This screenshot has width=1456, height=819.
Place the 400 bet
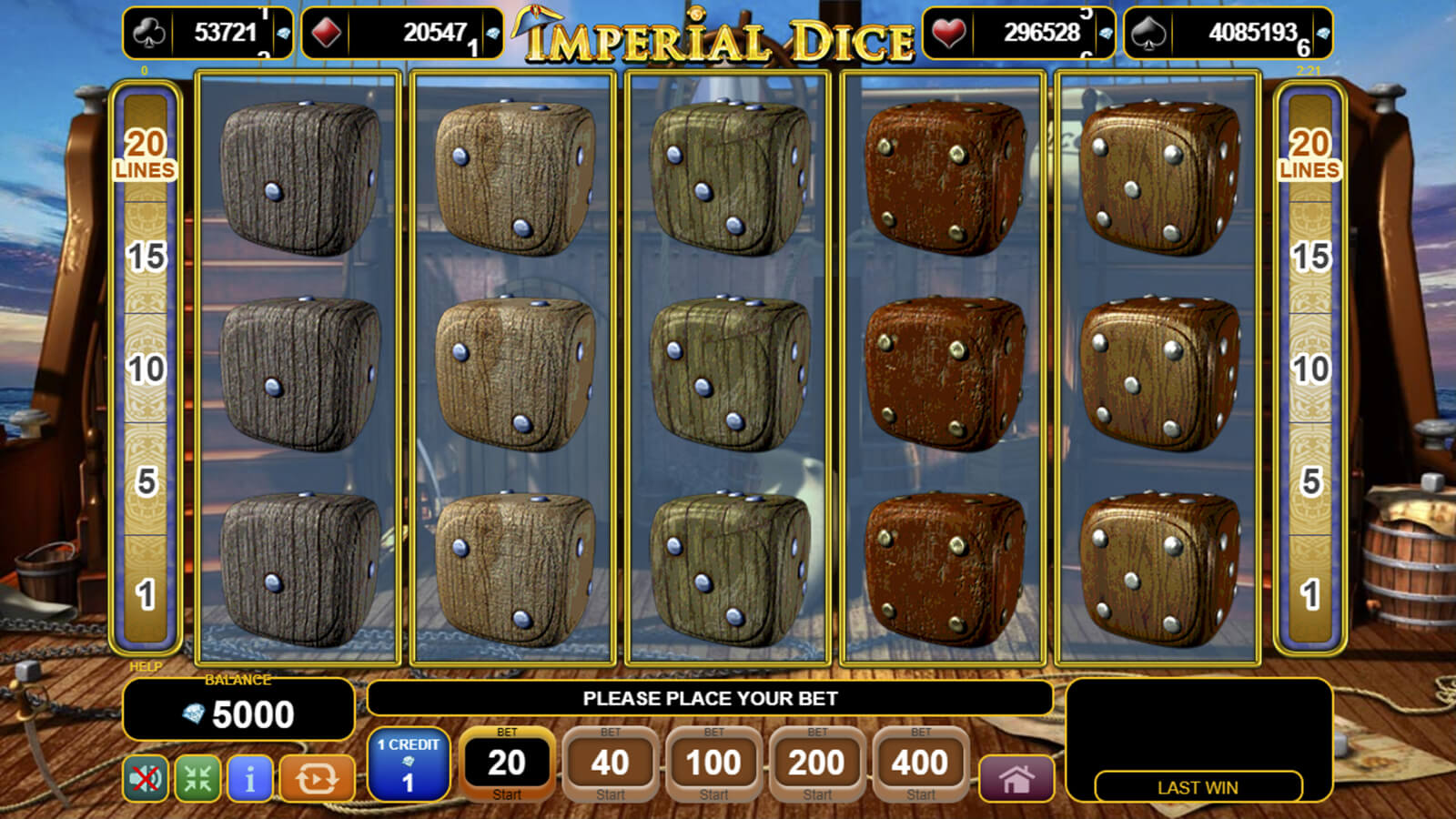coord(920,764)
